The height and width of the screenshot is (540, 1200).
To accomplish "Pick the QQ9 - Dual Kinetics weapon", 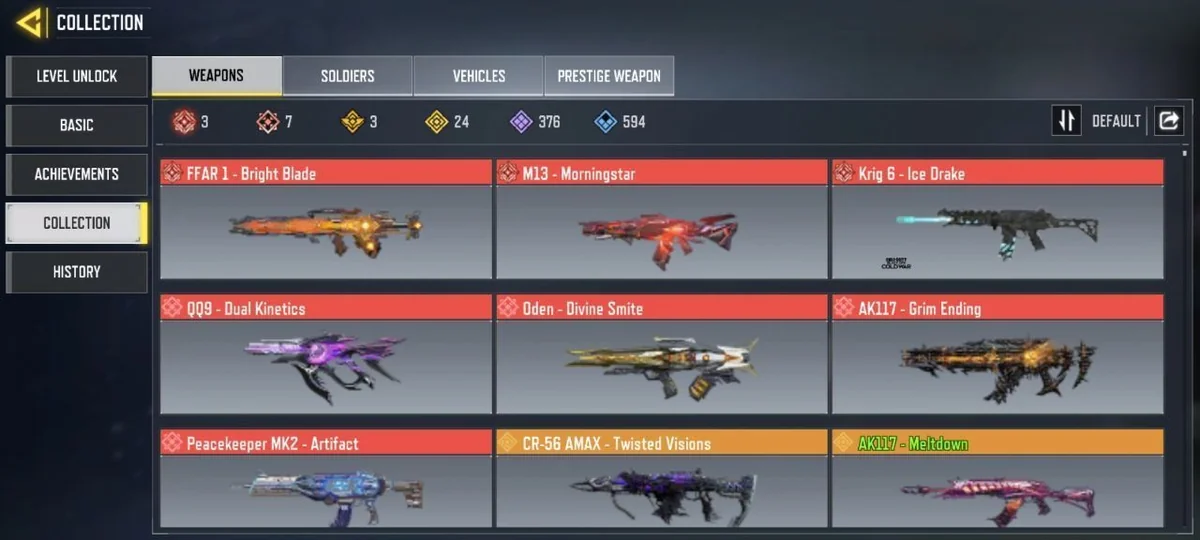I will pyautogui.click(x=326, y=355).
